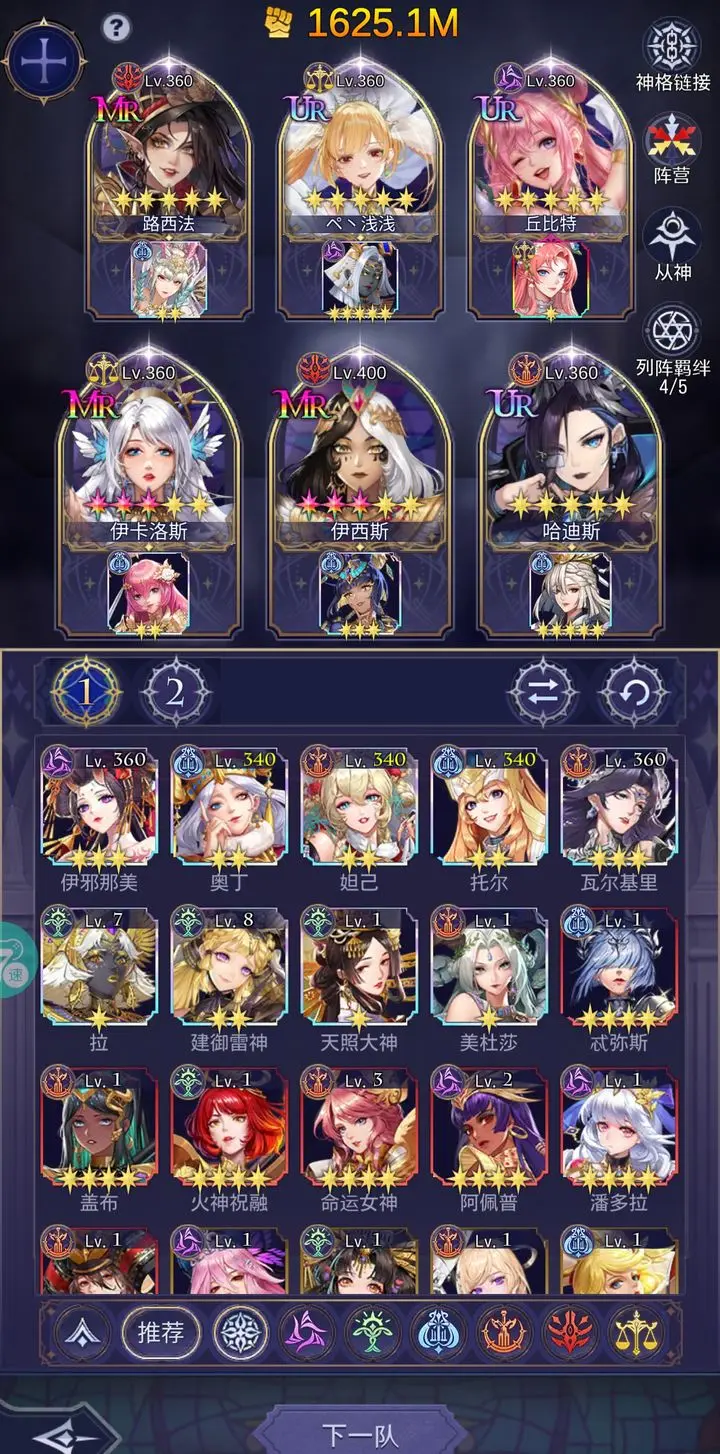Filter heroes by the golden scales faction
The image size is (720, 1454).
[634, 1333]
